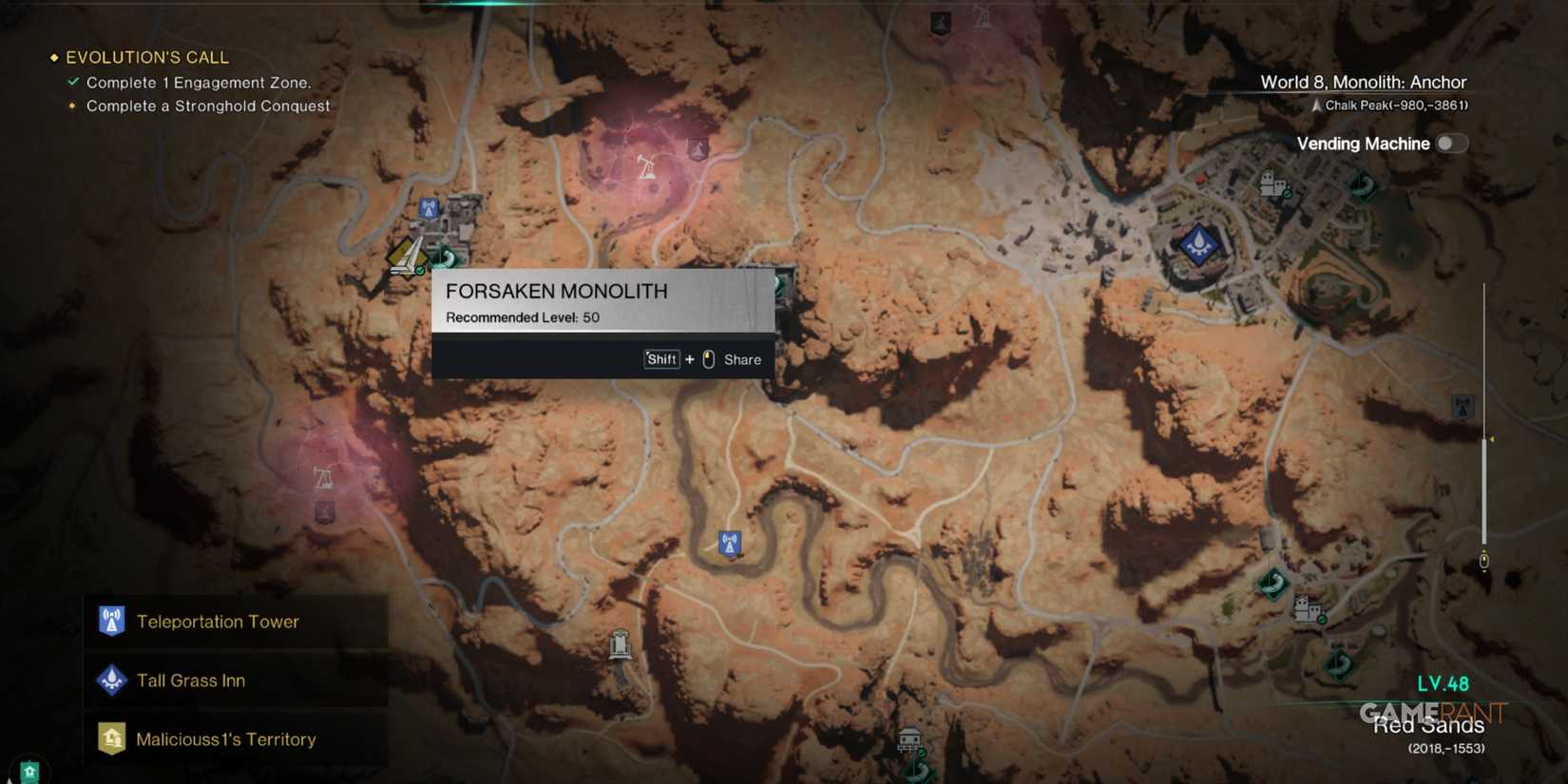The height and width of the screenshot is (784, 1568).
Task: Click the southwestern oil pump icon
Action: [x=323, y=477]
